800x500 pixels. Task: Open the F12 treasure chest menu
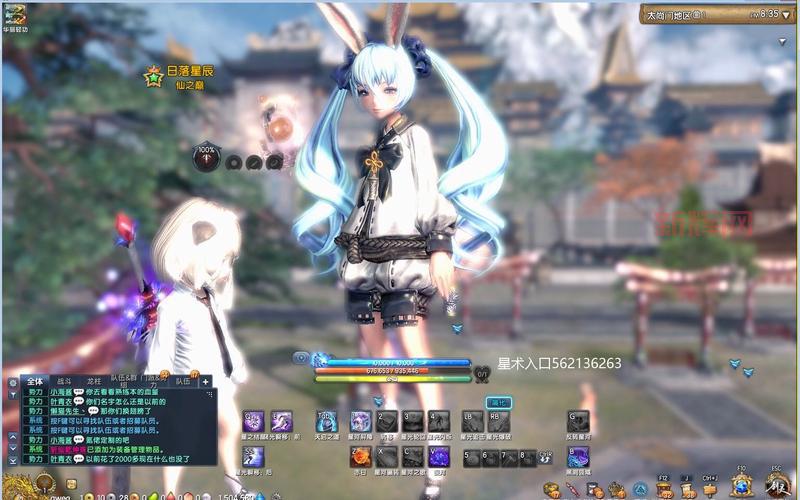pyautogui.click(x=663, y=488)
